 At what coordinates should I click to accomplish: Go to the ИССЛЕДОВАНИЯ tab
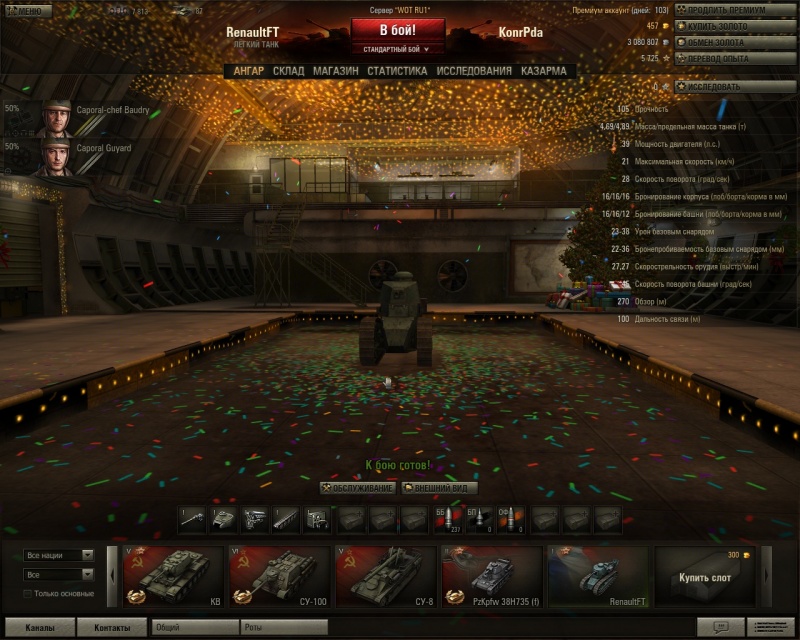click(474, 71)
